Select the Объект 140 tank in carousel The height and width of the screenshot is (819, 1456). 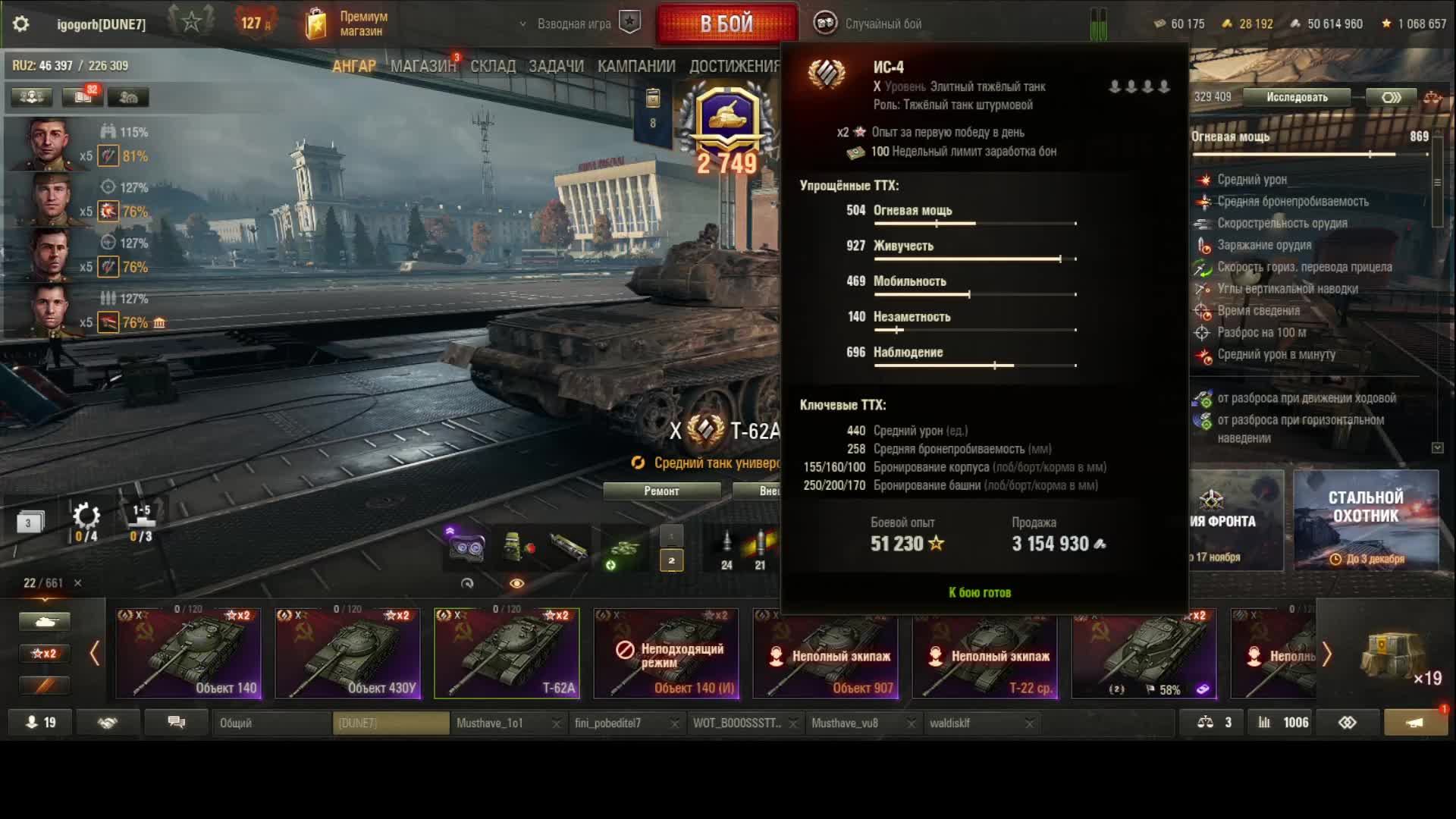[188, 653]
